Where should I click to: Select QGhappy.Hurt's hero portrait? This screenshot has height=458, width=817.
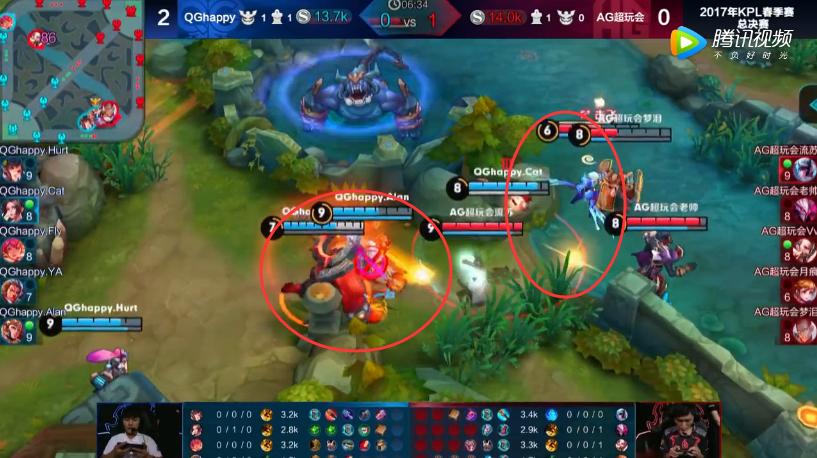[12, 172]
